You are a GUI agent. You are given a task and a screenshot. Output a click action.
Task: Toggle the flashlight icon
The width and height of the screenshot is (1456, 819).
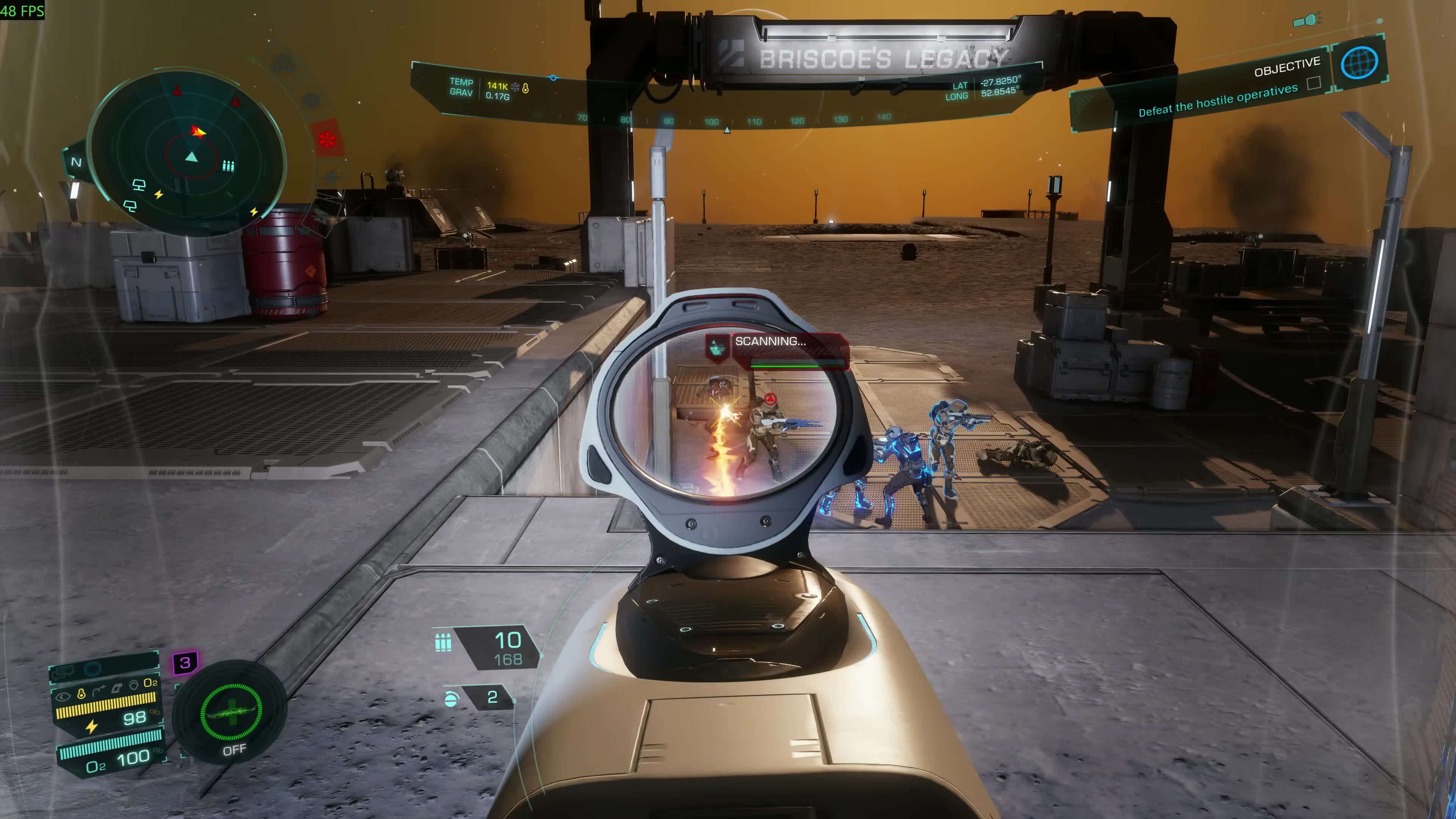[1307, 21]
